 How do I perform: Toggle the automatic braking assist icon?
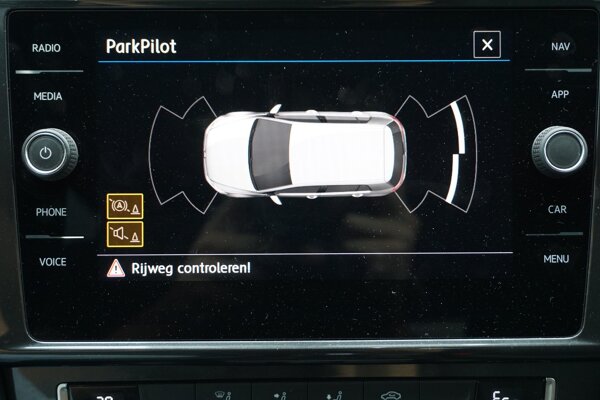[x=125, y=206]
